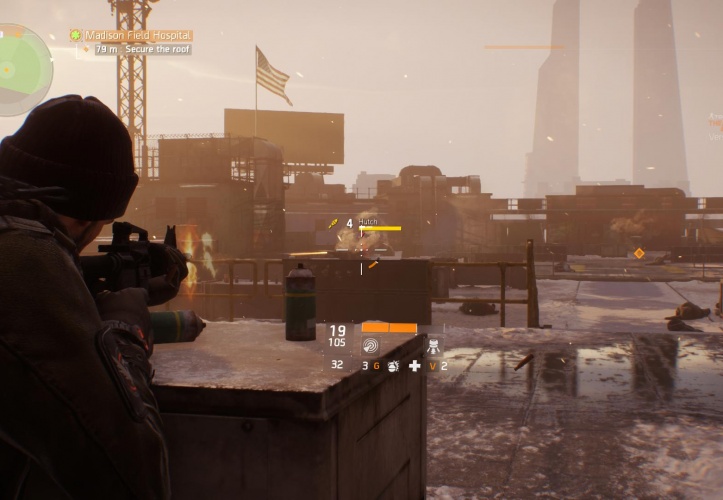
Task: Use the white cross medkit icon
Action: coord(415,367)
